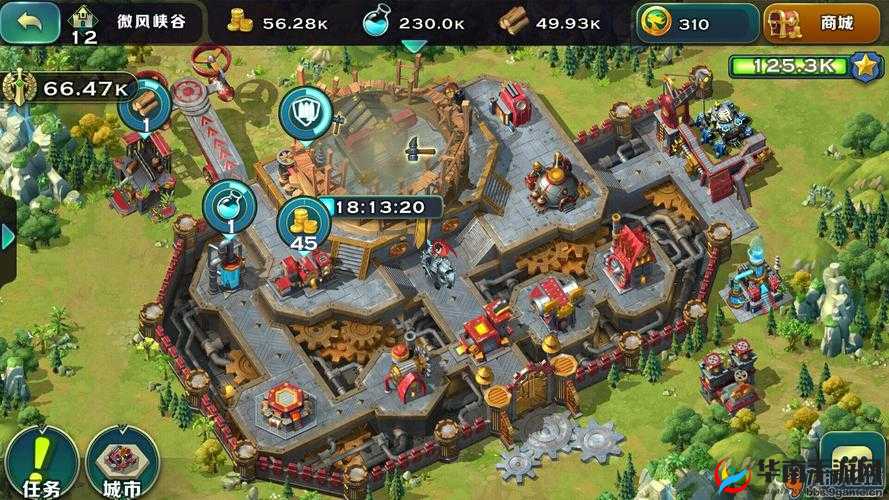Open the 城市 city menu
Viewport: 889px width, 500px height.
pyautogui.click(x=122, y=462)
